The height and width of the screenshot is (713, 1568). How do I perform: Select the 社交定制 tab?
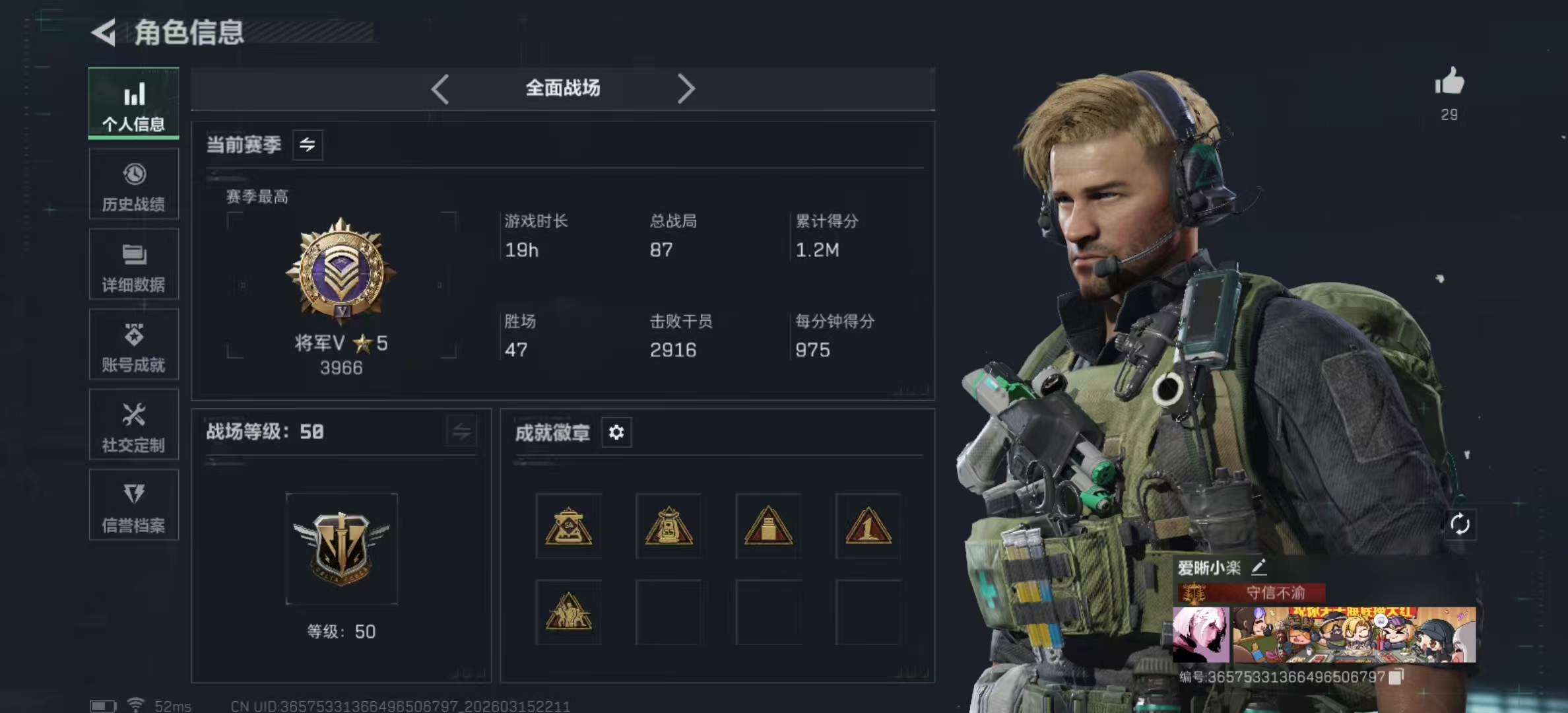pos(133,425)
